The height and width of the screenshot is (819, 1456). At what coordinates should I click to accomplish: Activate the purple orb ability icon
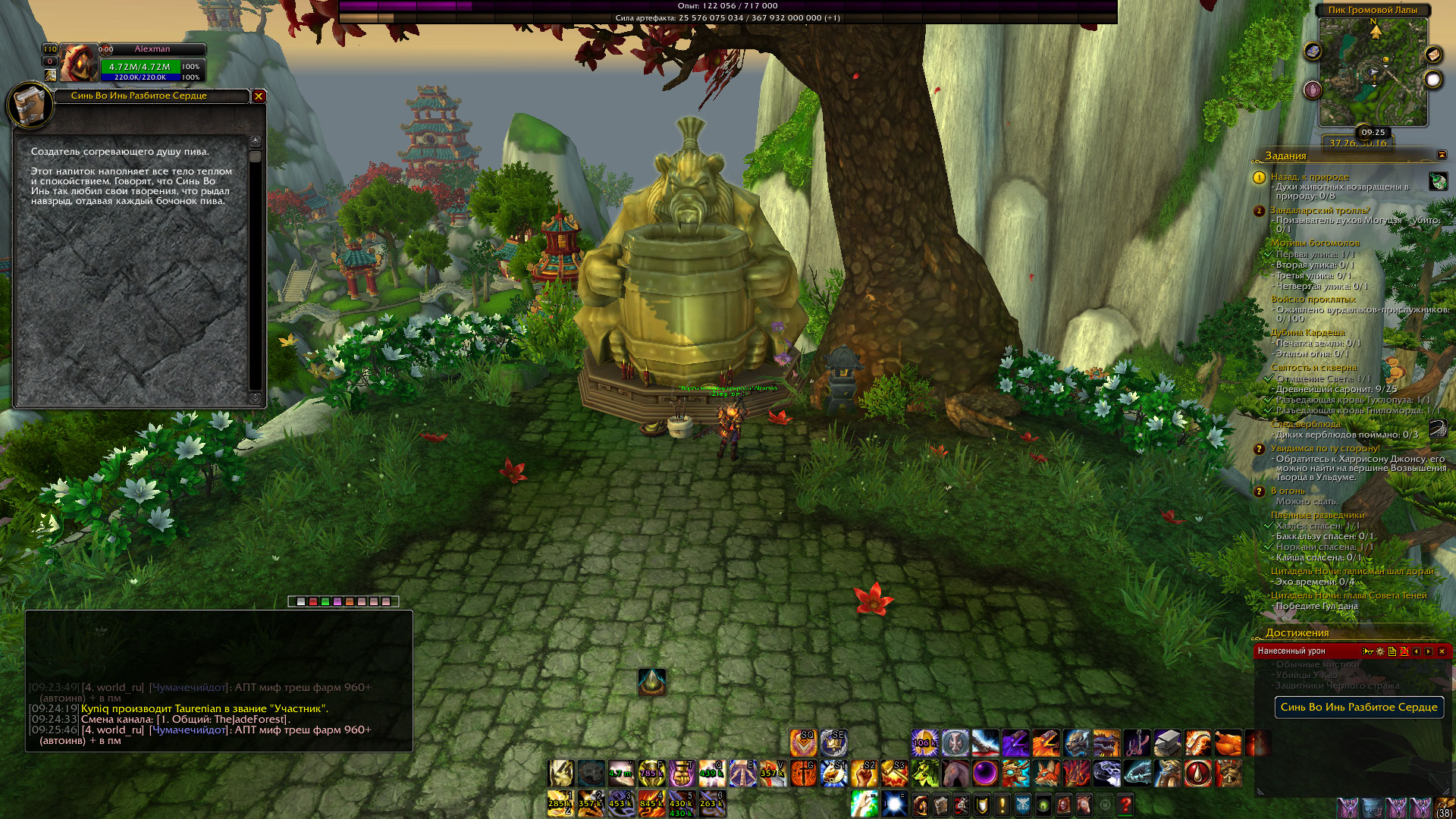985,773
